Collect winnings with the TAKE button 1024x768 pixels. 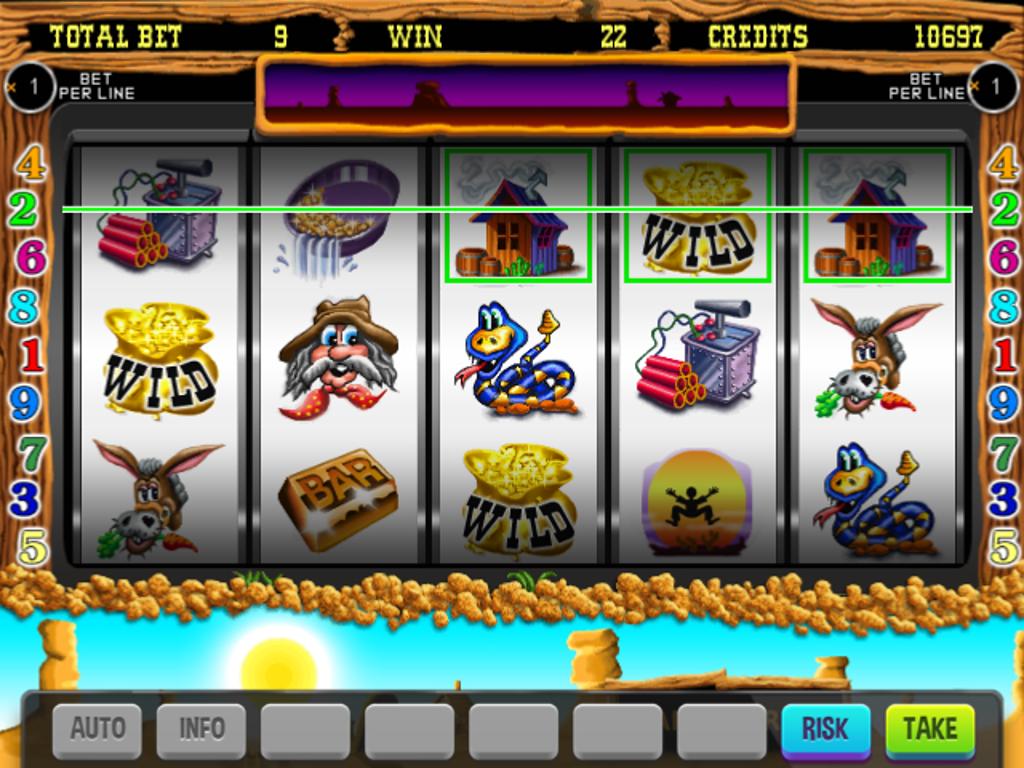929,730
